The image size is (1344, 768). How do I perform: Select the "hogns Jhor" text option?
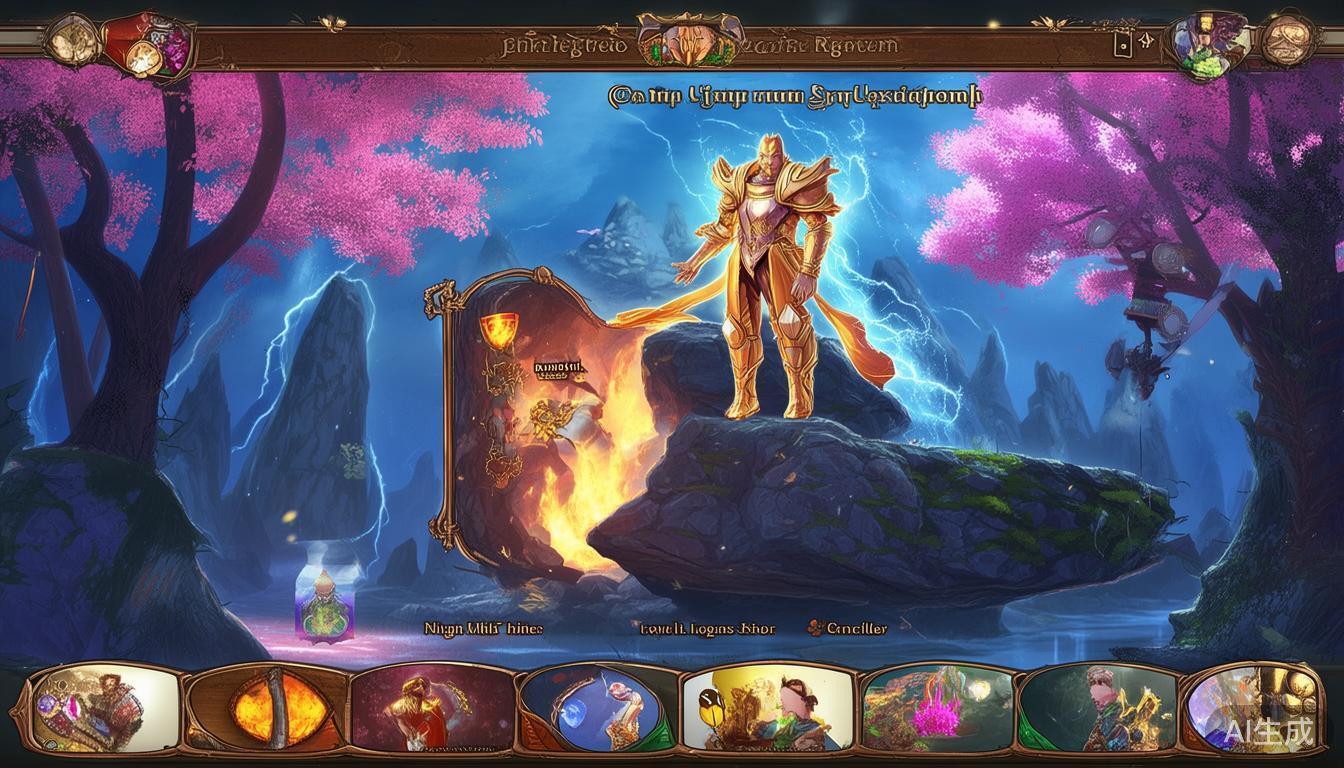(708, 628)
